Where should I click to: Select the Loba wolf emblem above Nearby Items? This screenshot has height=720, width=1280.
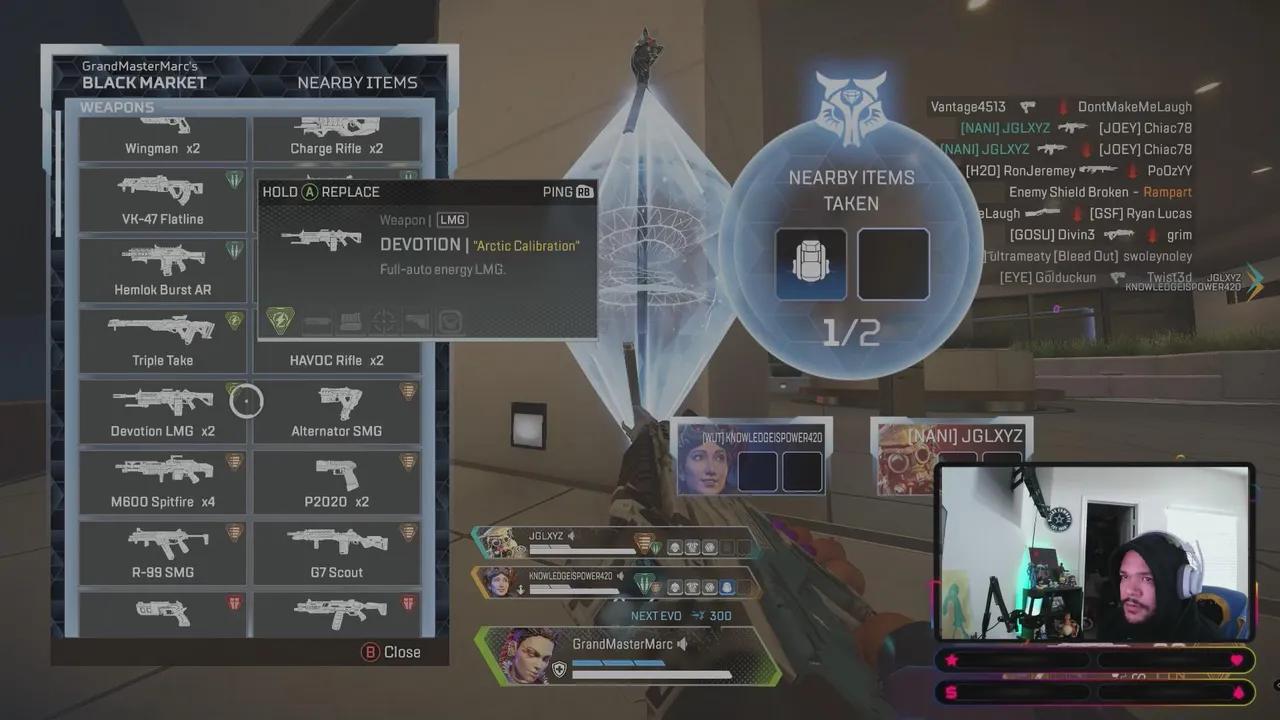point(850,110)
